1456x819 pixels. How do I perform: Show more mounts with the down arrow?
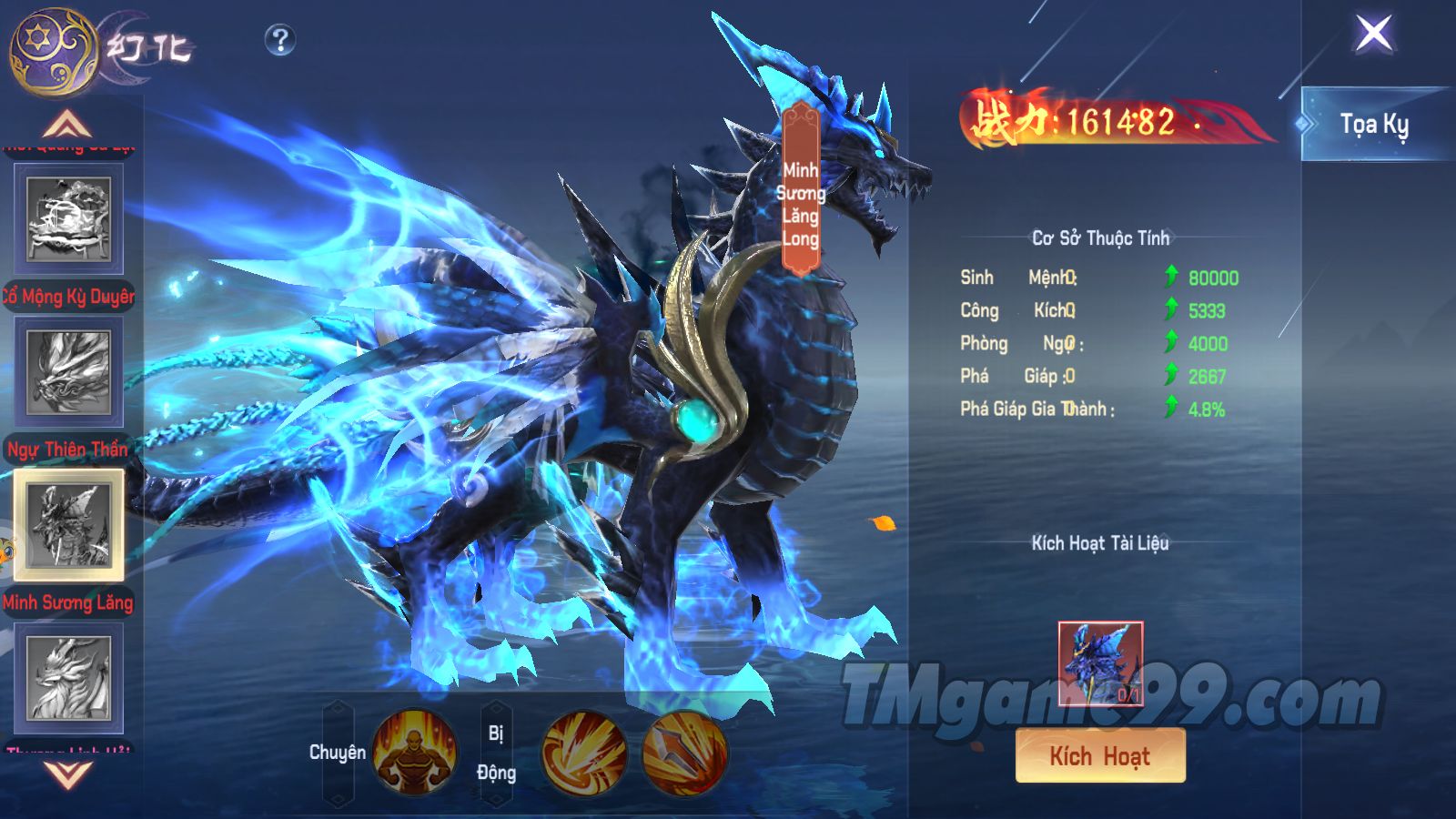pyautogui.click(x=68, y=774)
